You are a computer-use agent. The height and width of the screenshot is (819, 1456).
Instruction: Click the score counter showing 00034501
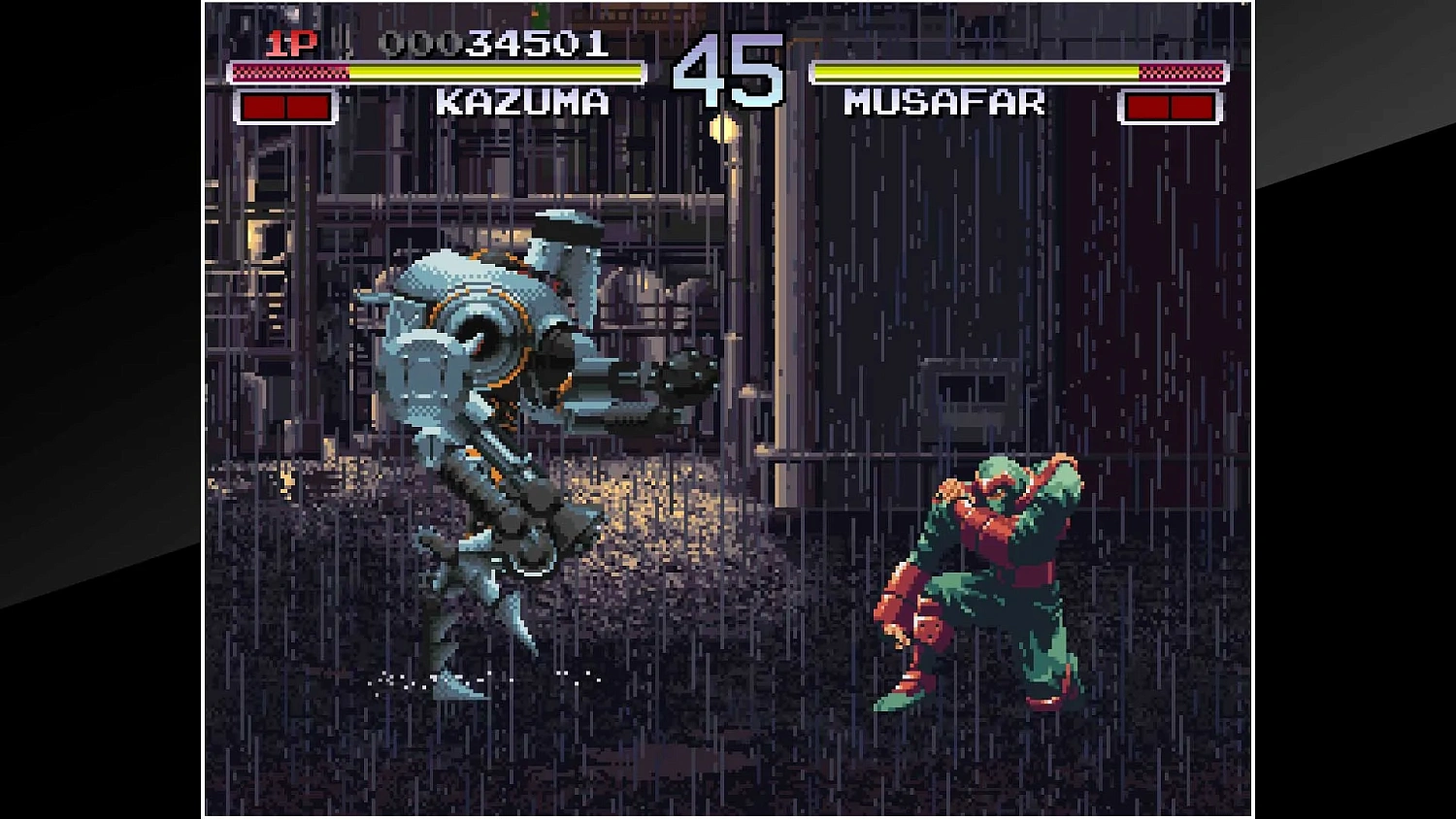click(x=495, y=41)
